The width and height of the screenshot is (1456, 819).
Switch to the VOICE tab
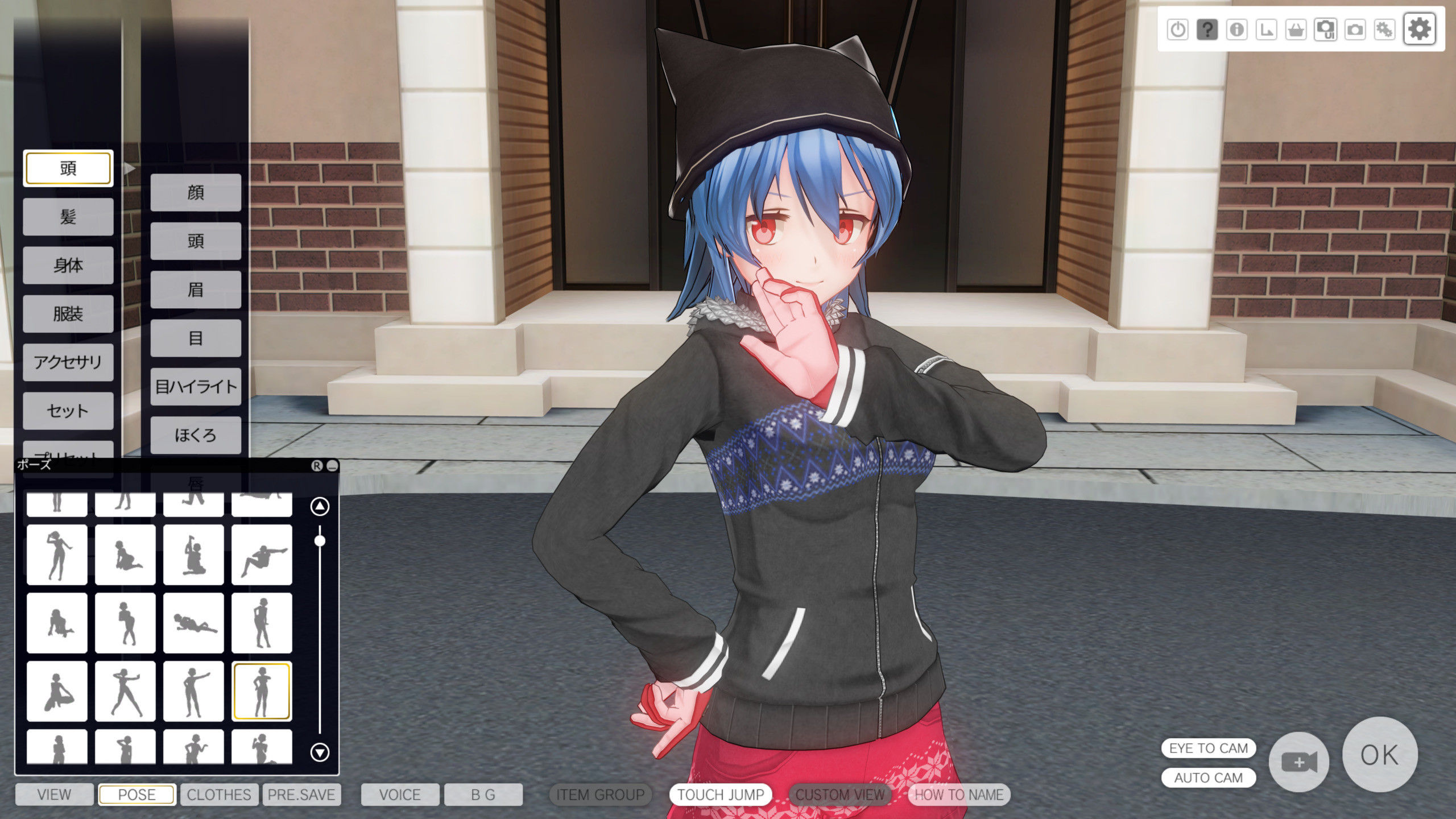(x=400, y=795)
